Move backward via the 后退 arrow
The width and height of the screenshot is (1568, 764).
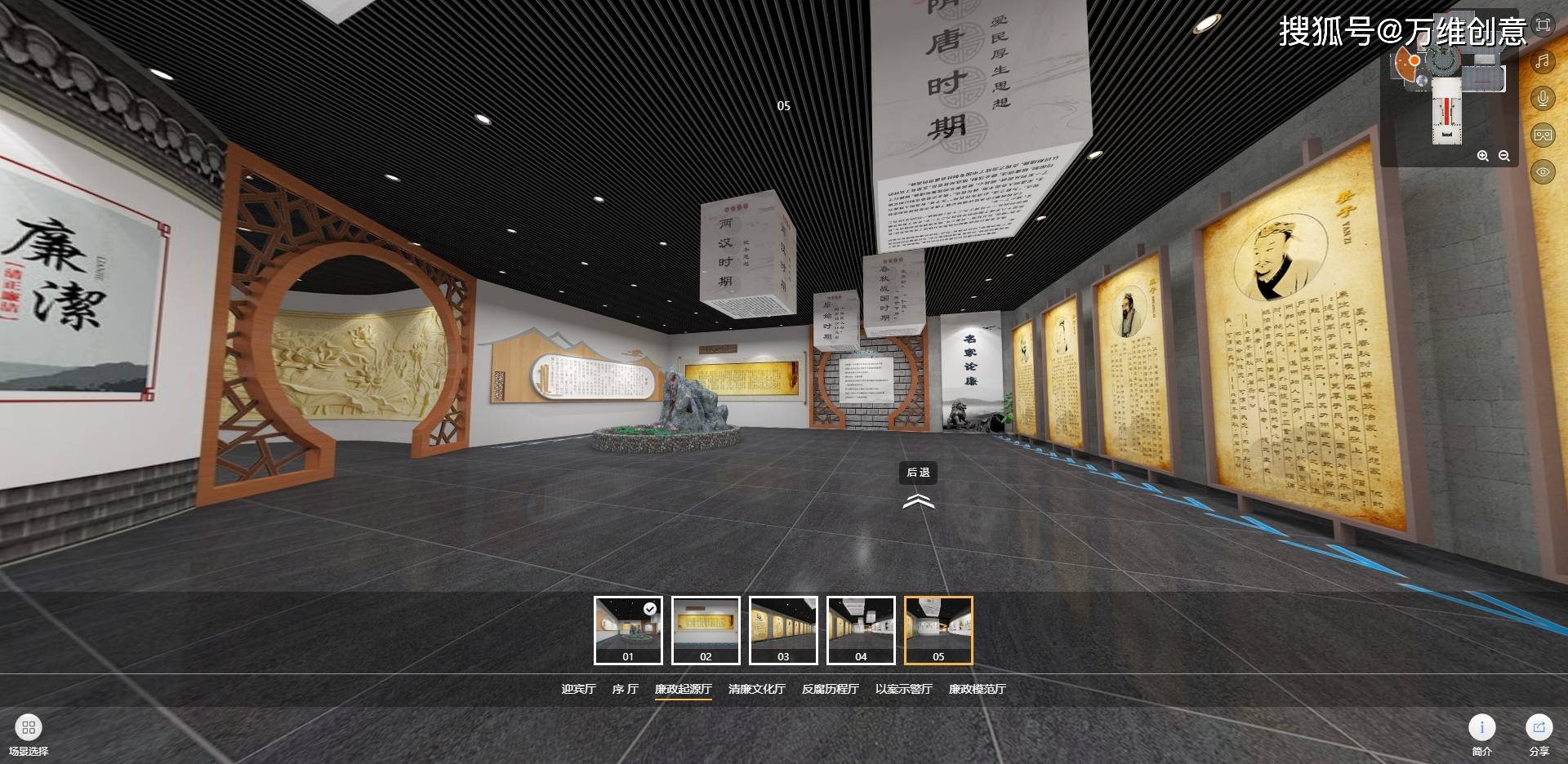[x=918, y=500]
